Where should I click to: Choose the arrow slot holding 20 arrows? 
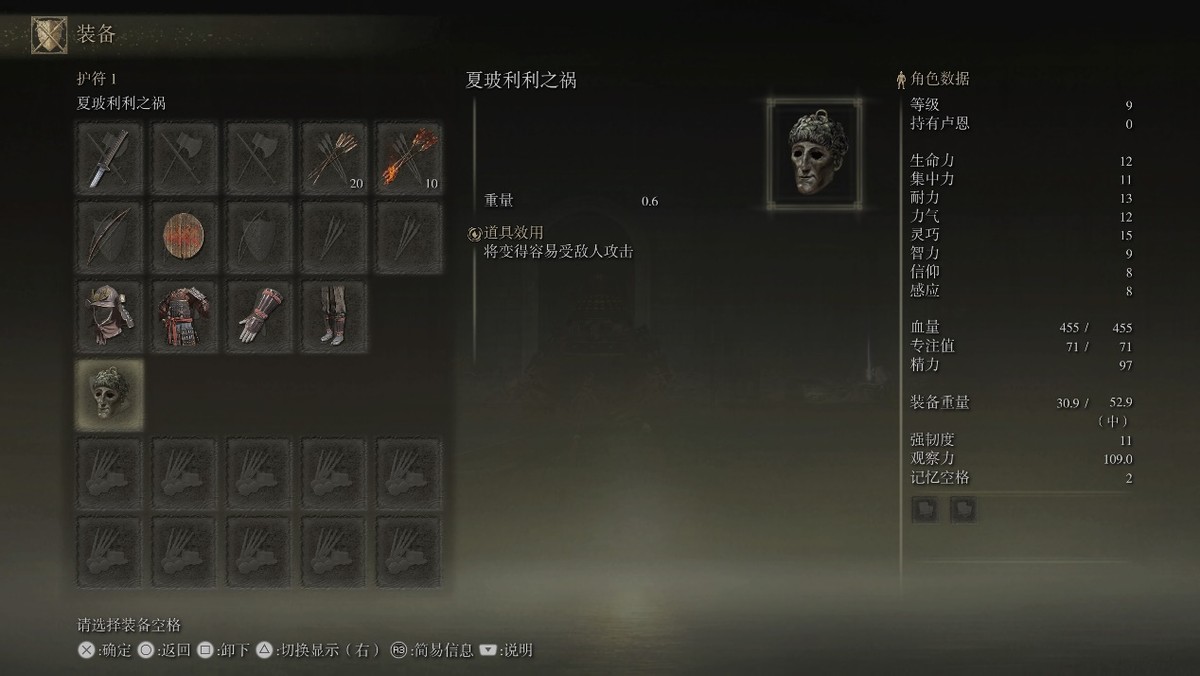(x=334, y=156)
